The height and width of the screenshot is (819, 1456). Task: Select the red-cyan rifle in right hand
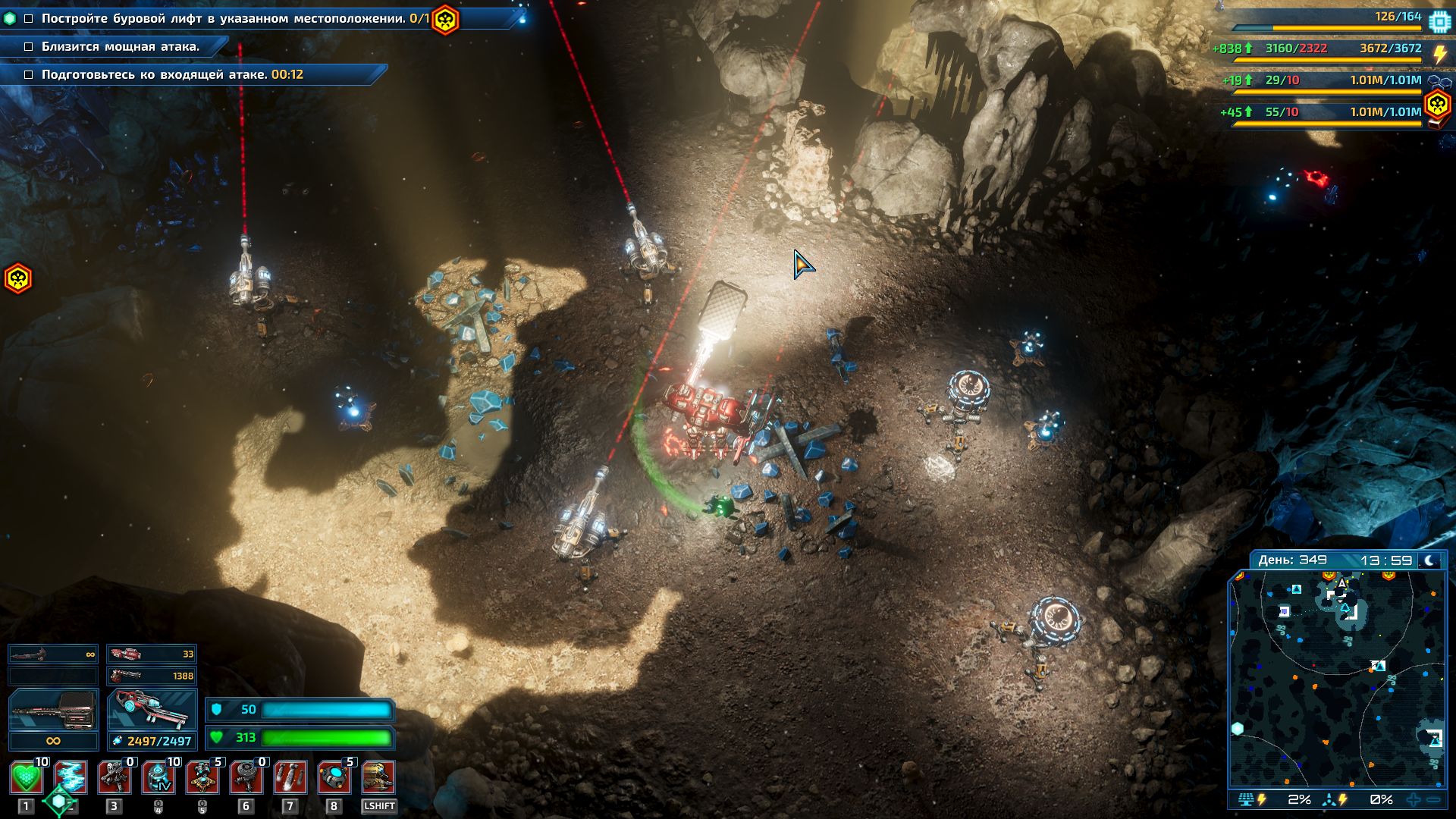point(152,710)
